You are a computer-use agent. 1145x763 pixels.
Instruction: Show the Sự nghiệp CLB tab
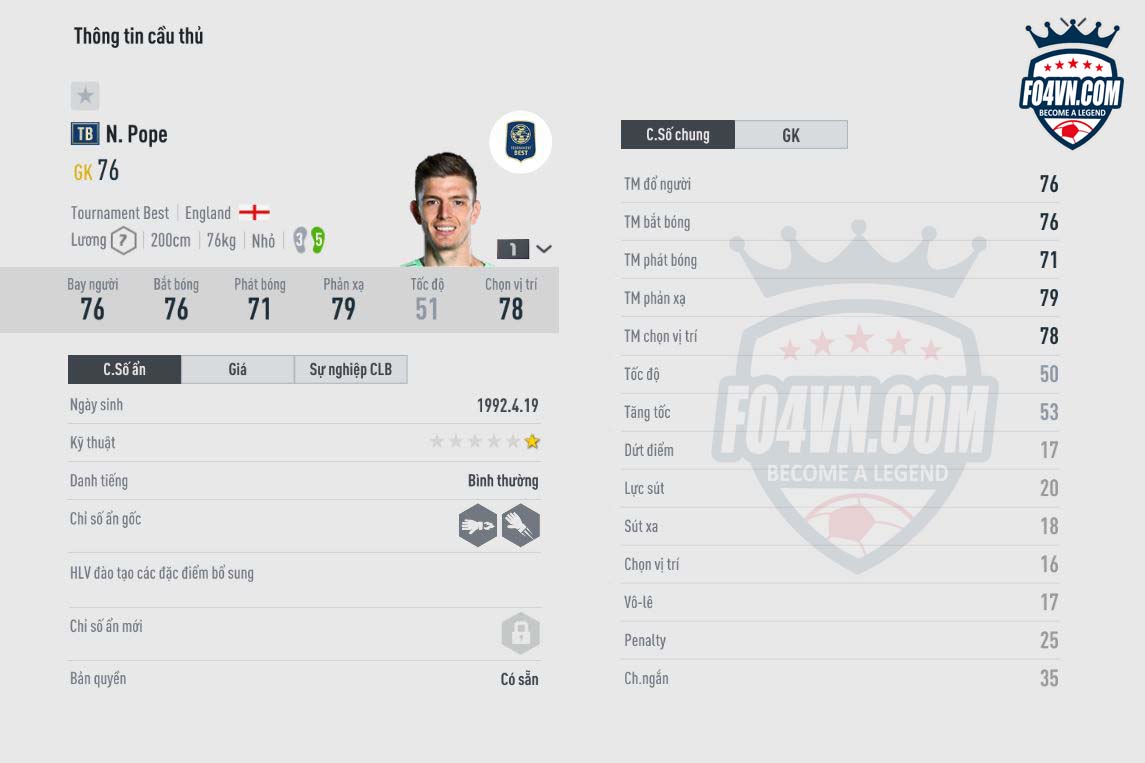coord(350,369)
